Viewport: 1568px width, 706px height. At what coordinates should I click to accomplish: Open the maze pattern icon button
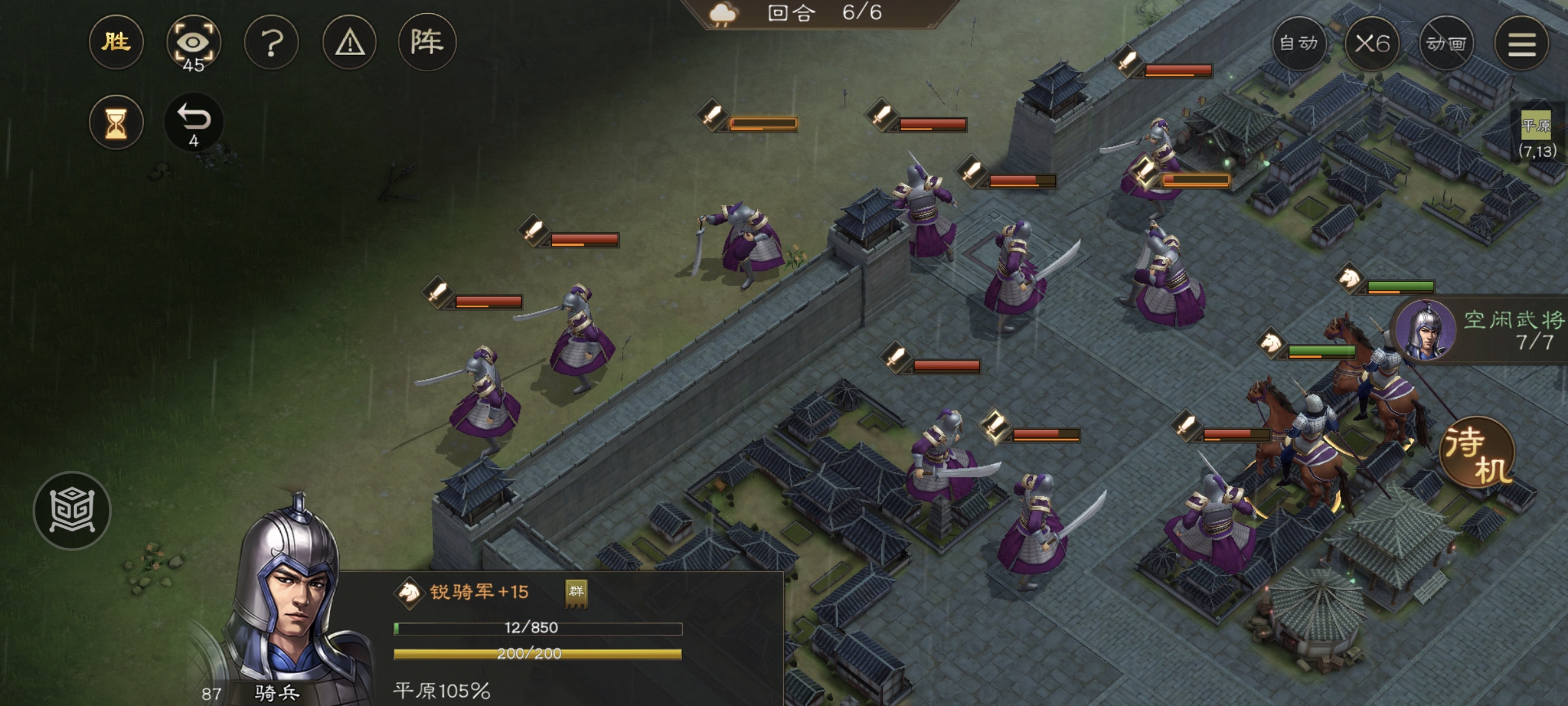click(x=72, y=511)
